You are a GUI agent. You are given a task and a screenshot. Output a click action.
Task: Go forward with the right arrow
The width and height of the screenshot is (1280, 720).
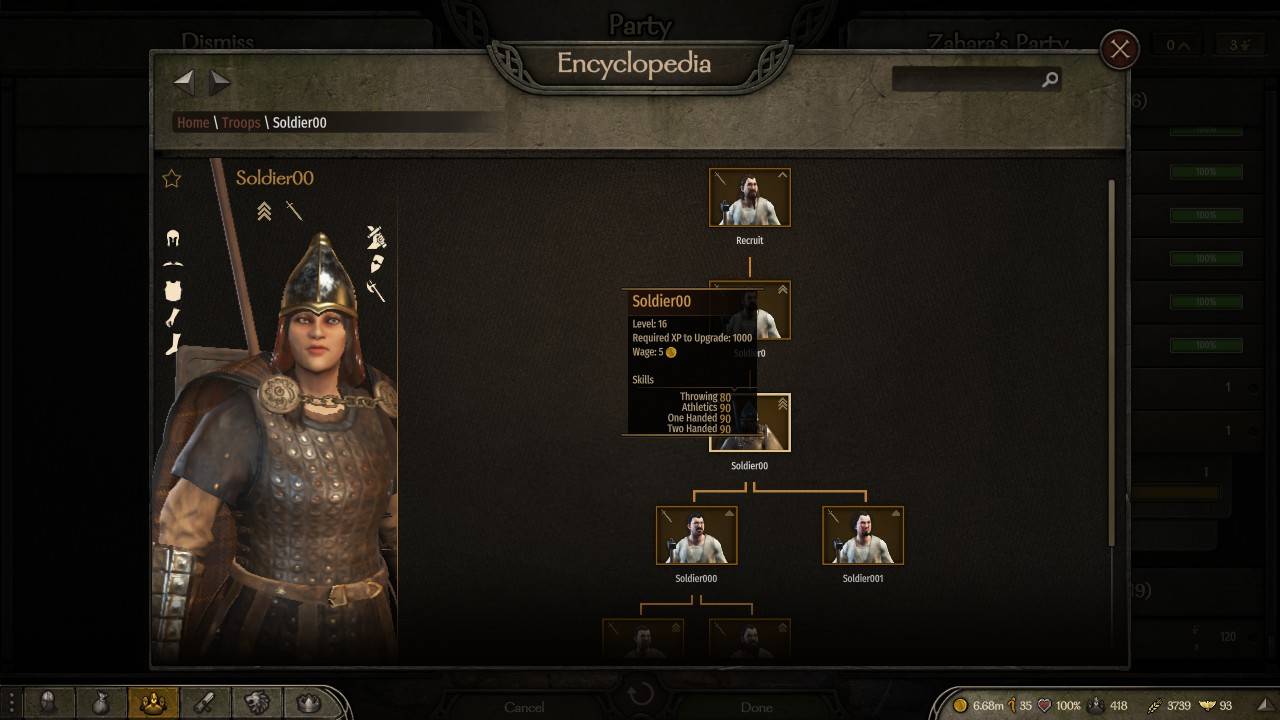click(220, 81)
